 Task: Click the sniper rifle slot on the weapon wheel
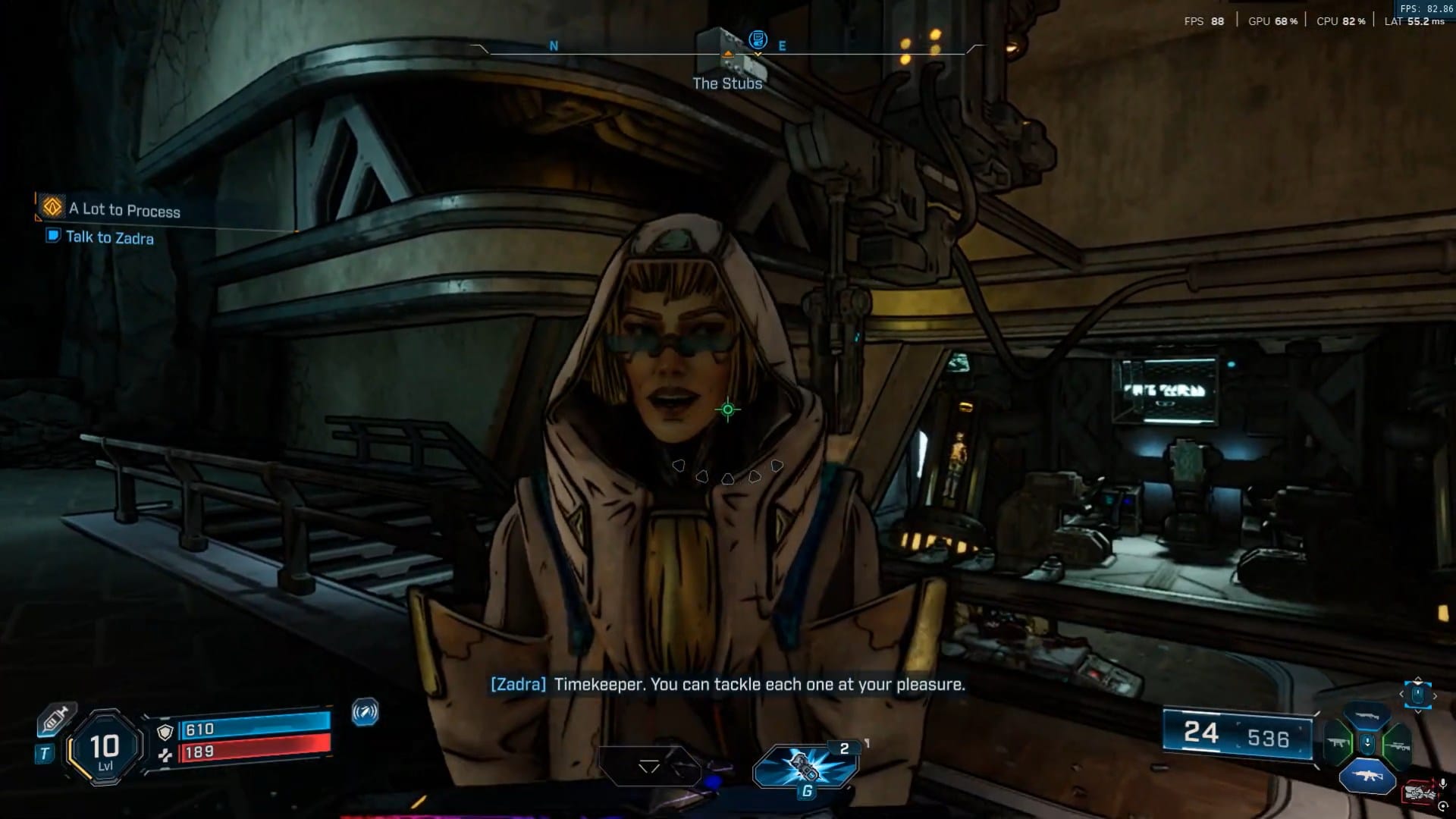1398,746
